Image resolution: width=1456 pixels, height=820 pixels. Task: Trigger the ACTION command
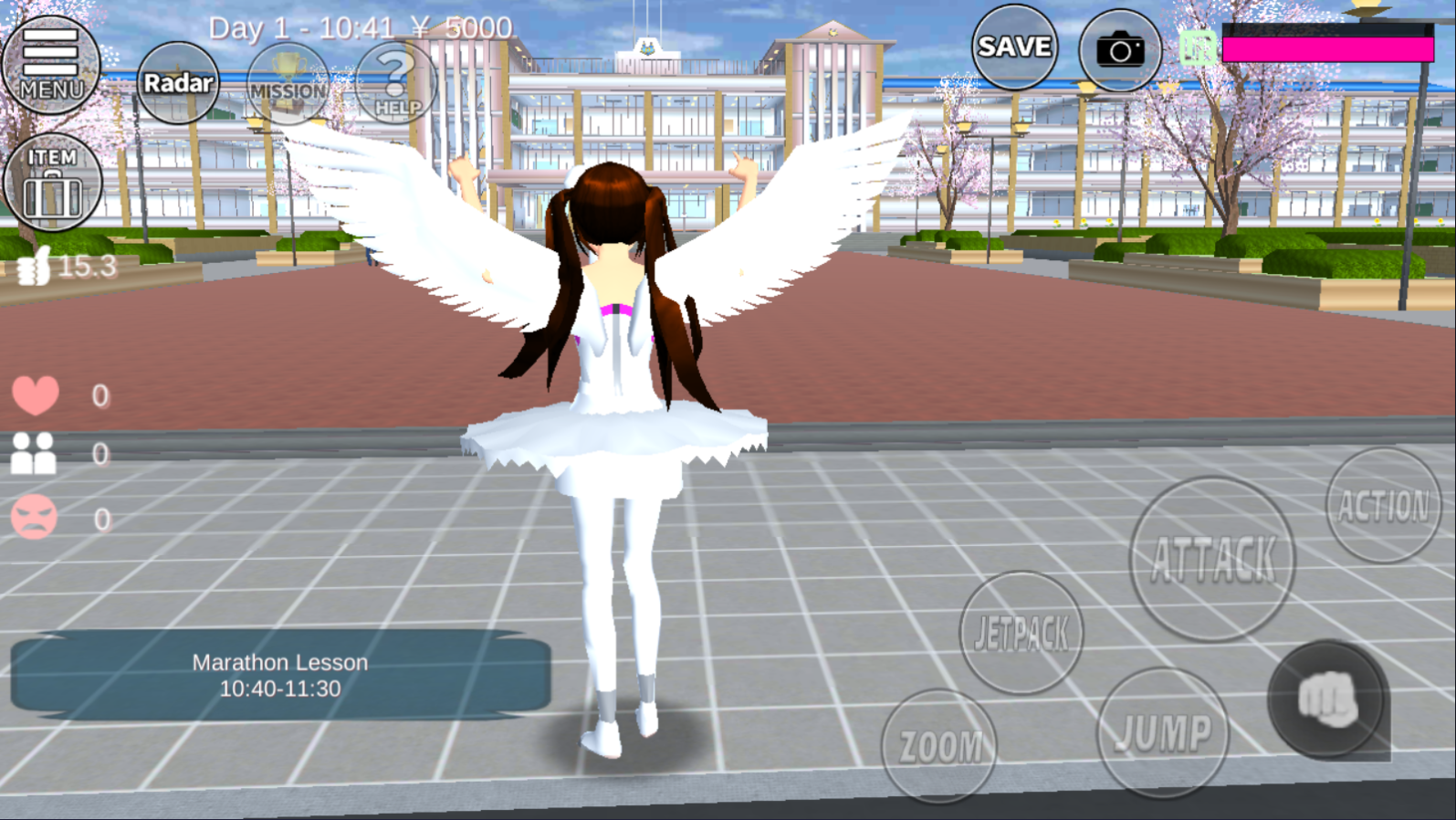click(x=1381, y=503)
